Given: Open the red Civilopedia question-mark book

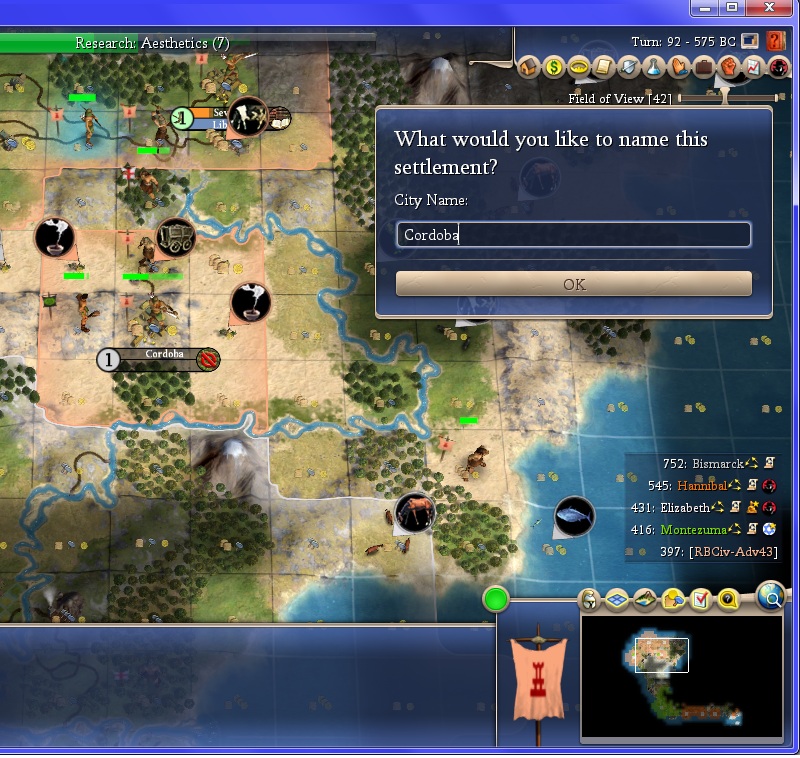Looking at the screenshot, I should pyautogui.click(x=775, y=42).
